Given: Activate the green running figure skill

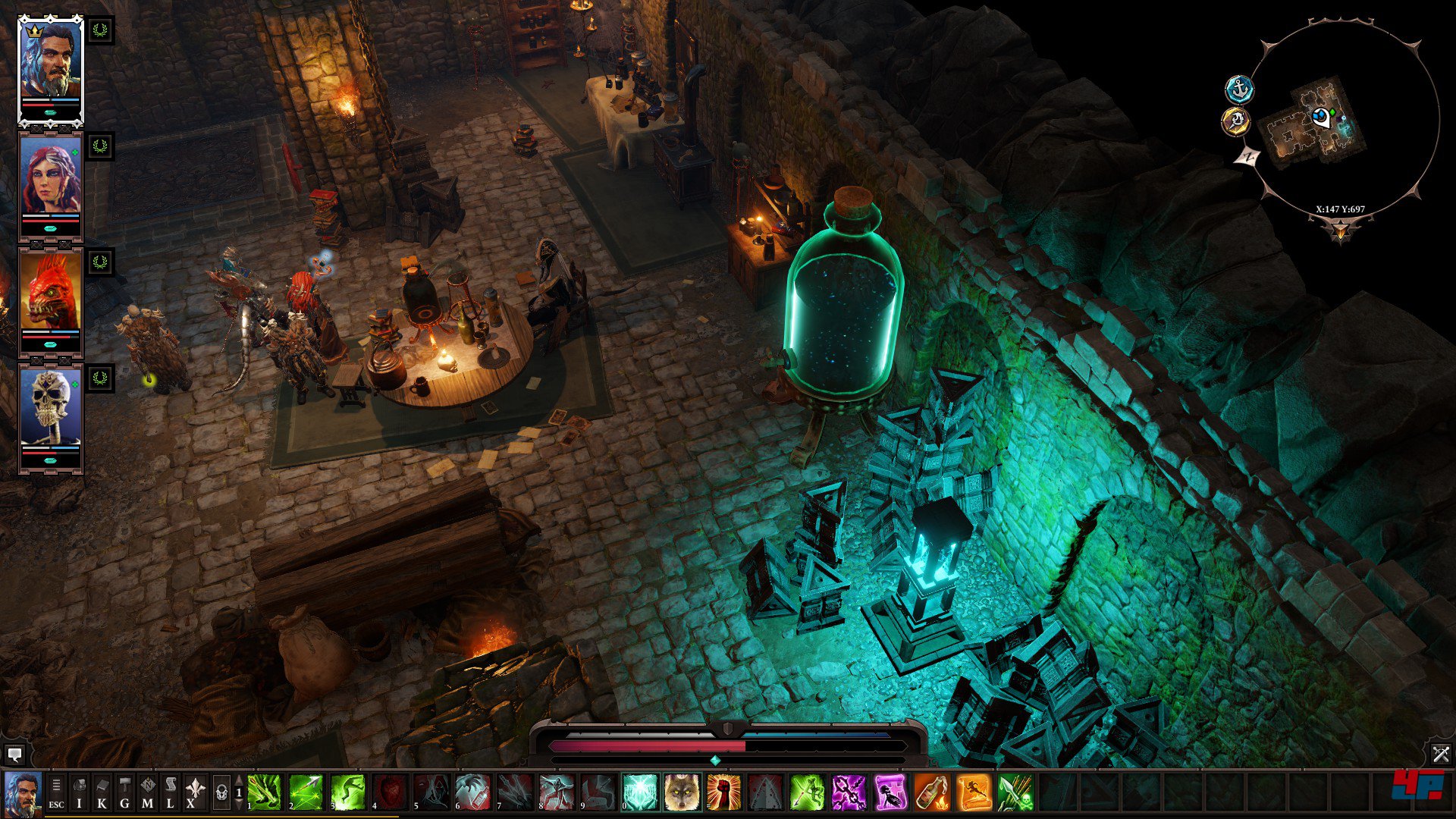Looking at the screenshot, I should (347, 792).
